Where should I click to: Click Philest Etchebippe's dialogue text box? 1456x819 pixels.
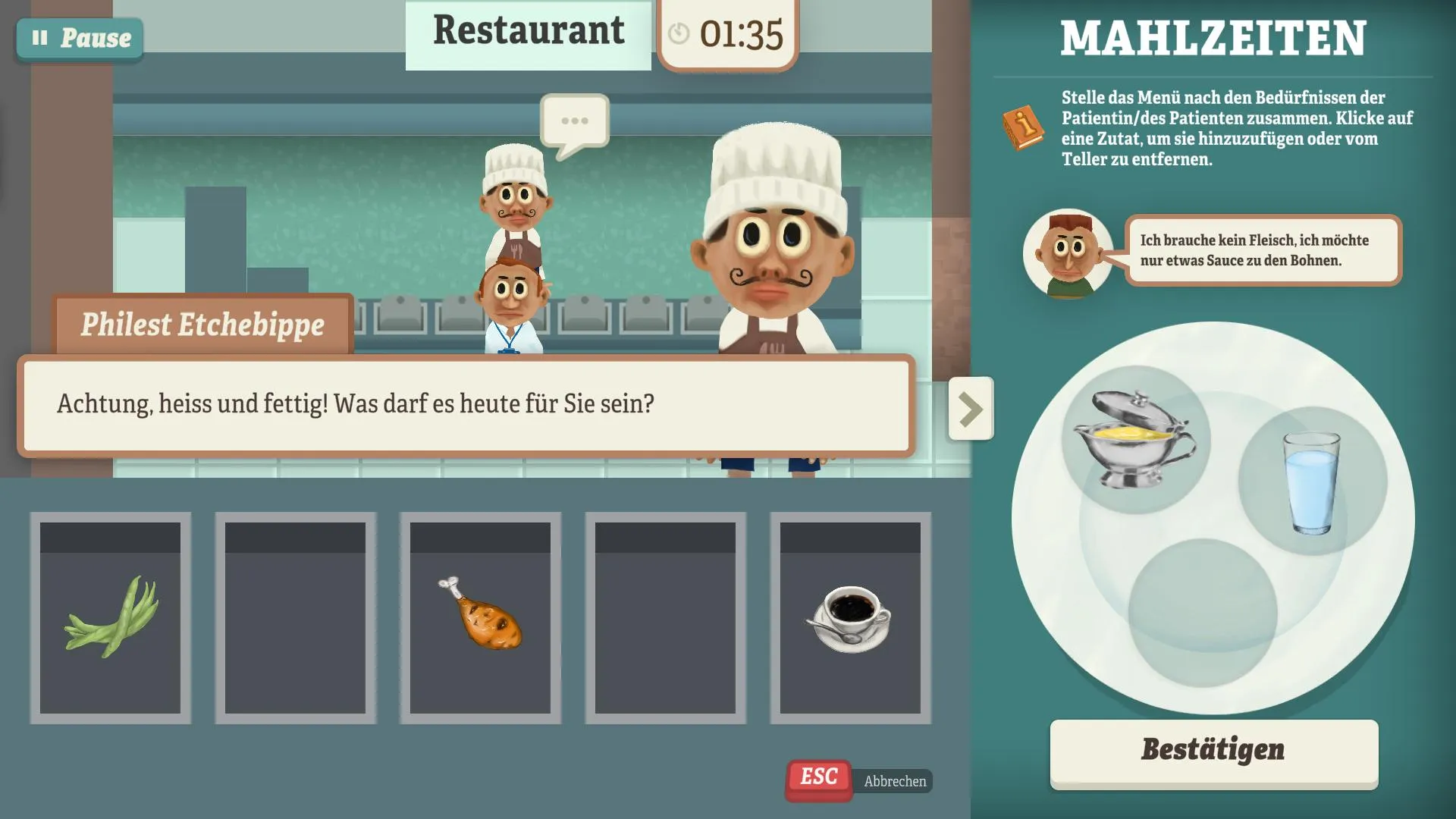[x=466, y=404]
